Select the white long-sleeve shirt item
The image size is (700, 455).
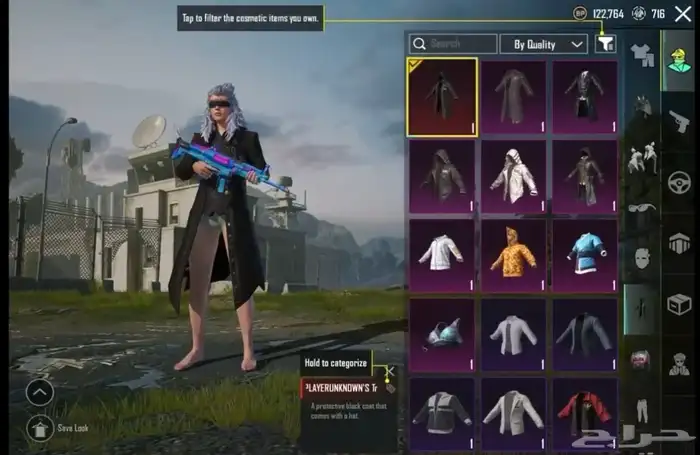click(441, 255)
